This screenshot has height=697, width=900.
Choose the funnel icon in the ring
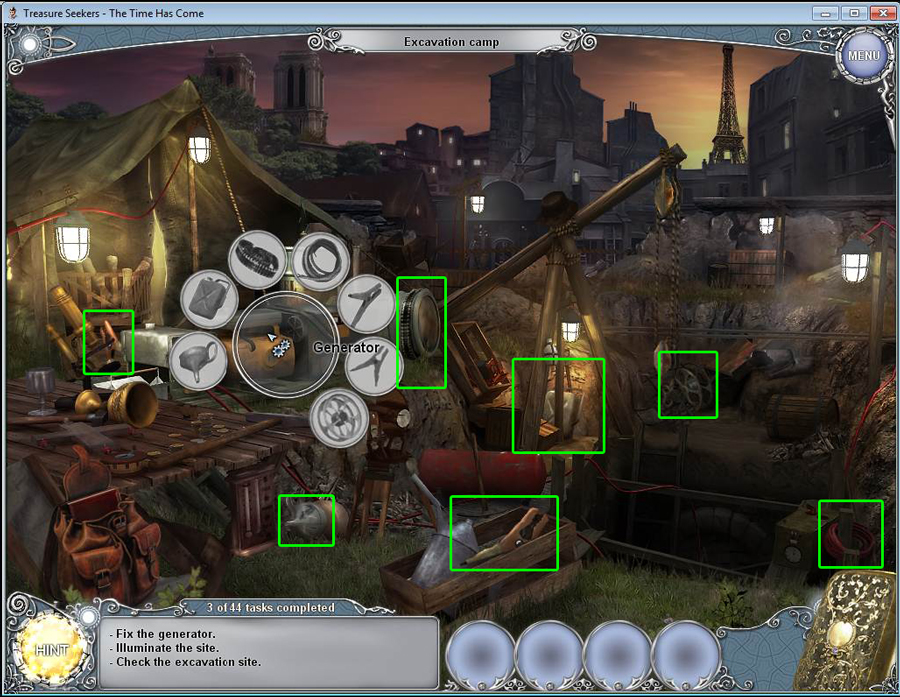tap(197, 360)
